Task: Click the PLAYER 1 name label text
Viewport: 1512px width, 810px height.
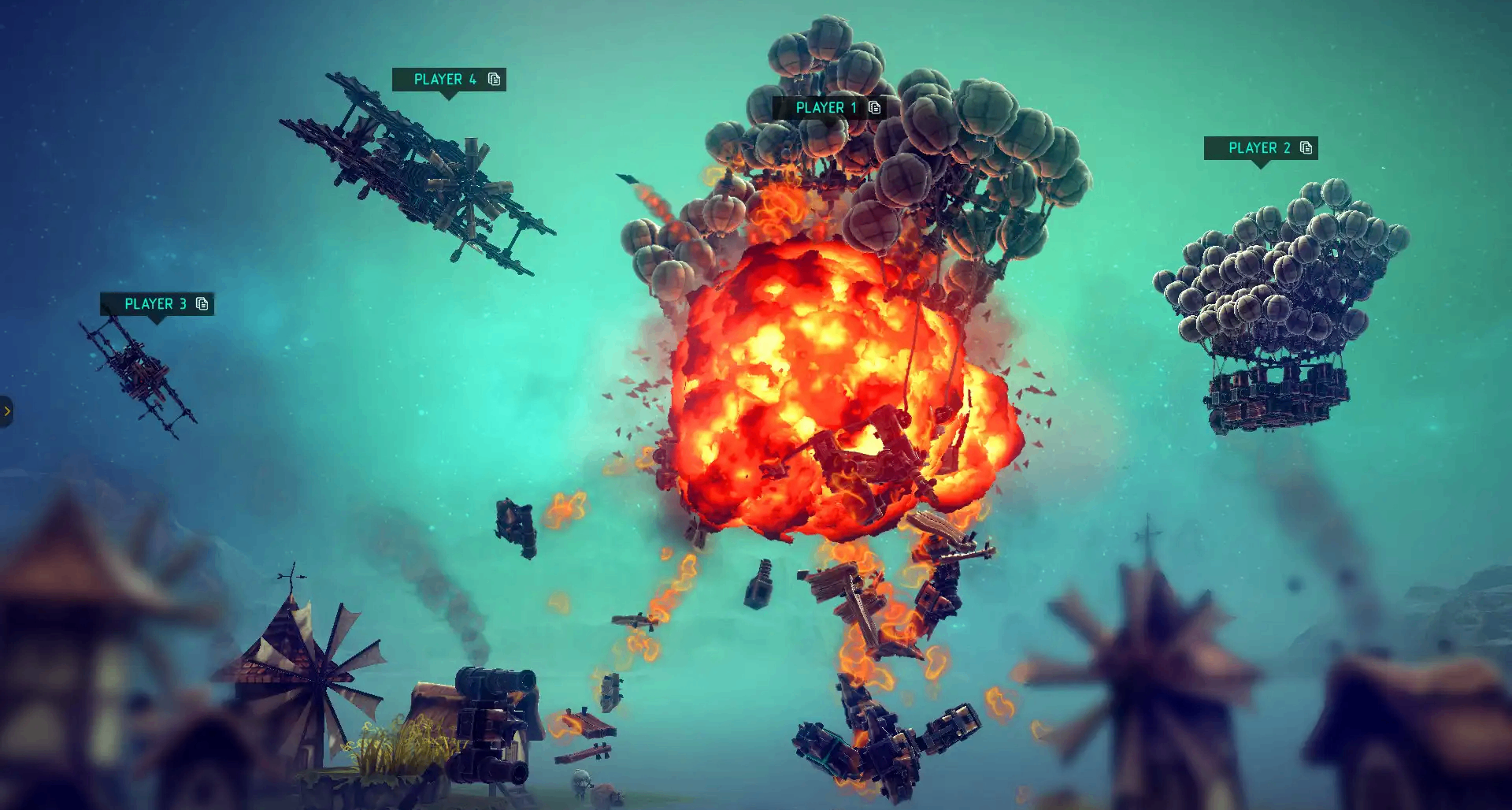Action: (825, 107)
